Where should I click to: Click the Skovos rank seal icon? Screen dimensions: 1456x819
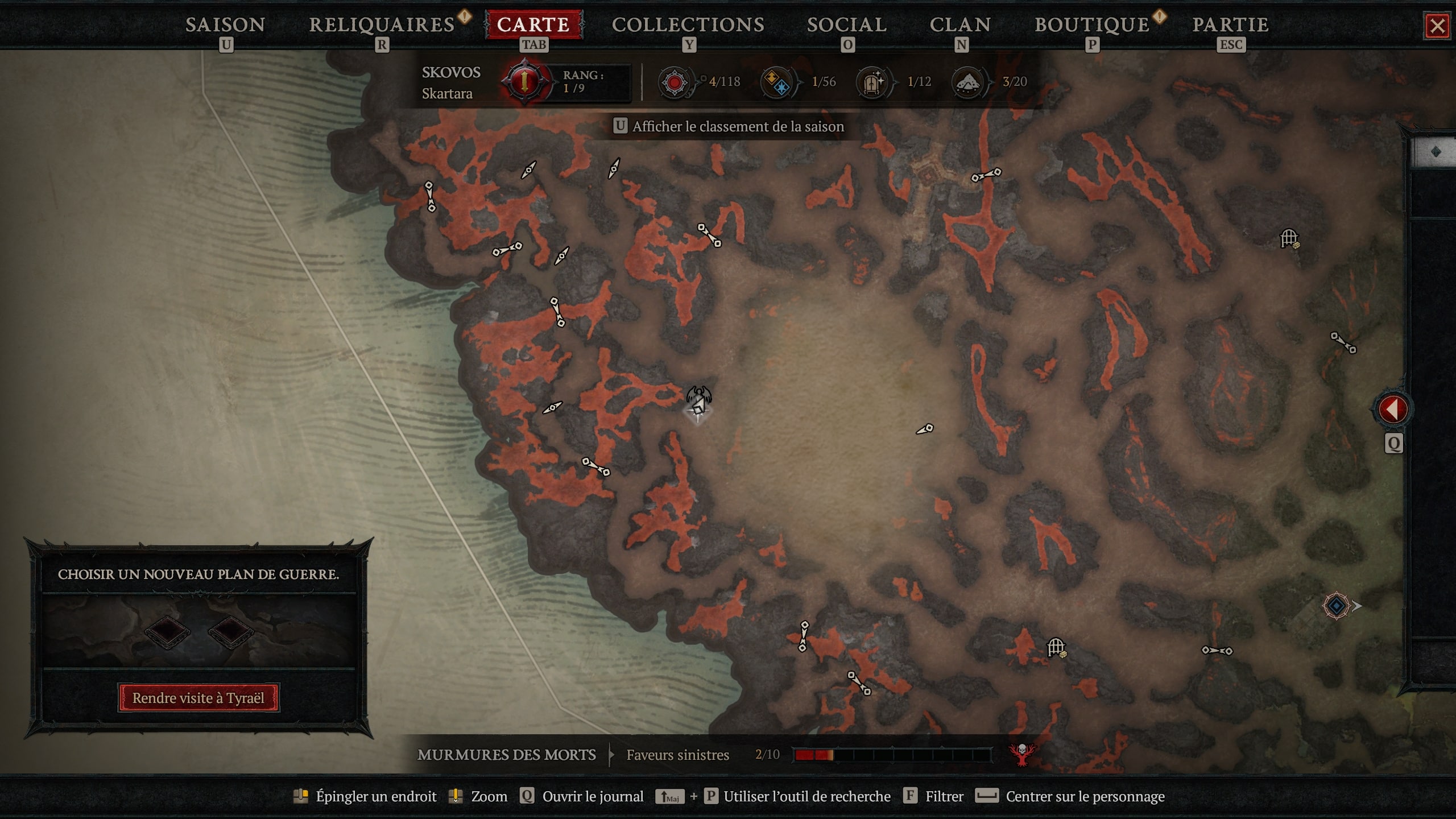526,81
